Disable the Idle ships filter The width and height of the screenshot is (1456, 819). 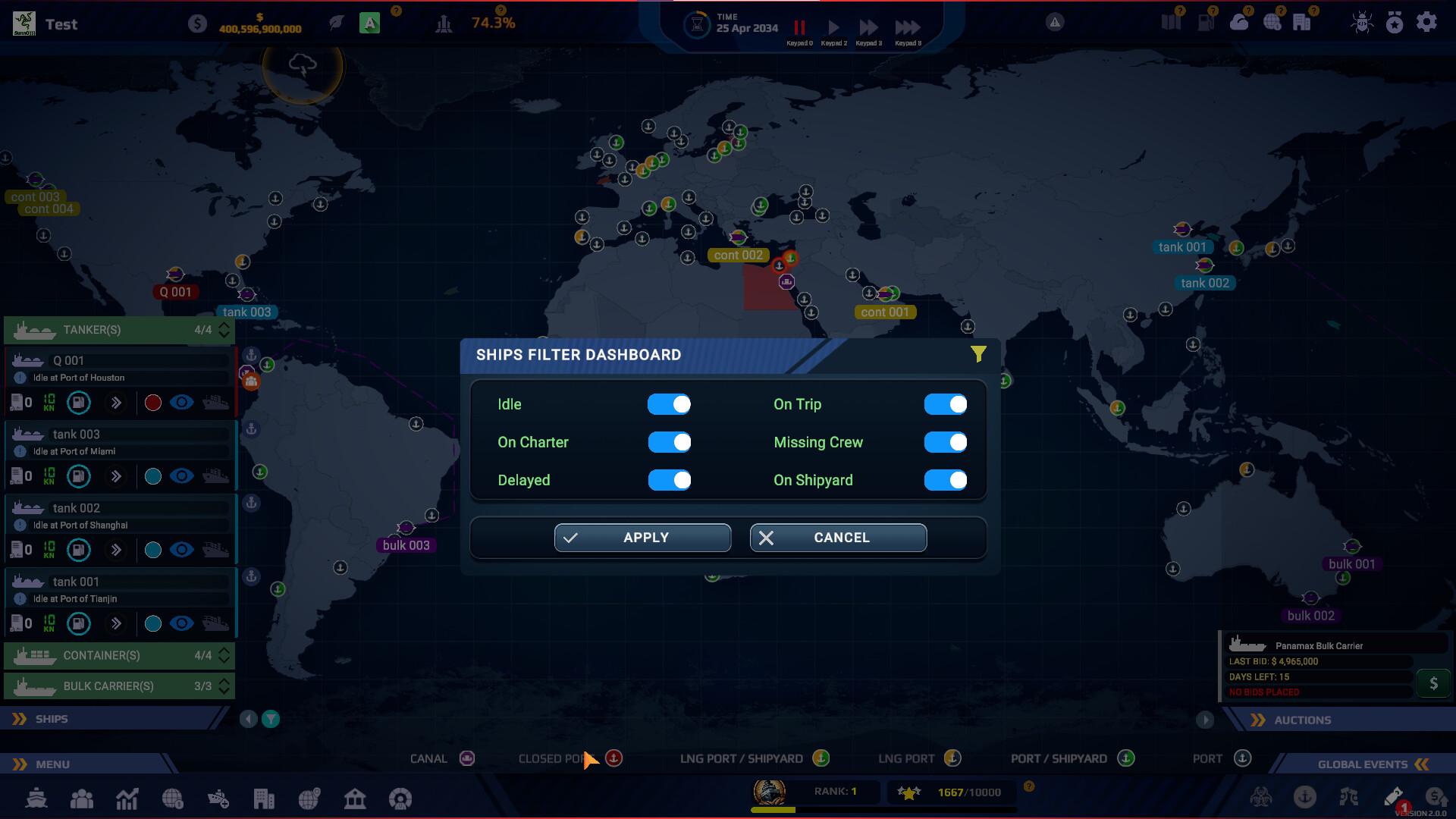pos(670,404)
